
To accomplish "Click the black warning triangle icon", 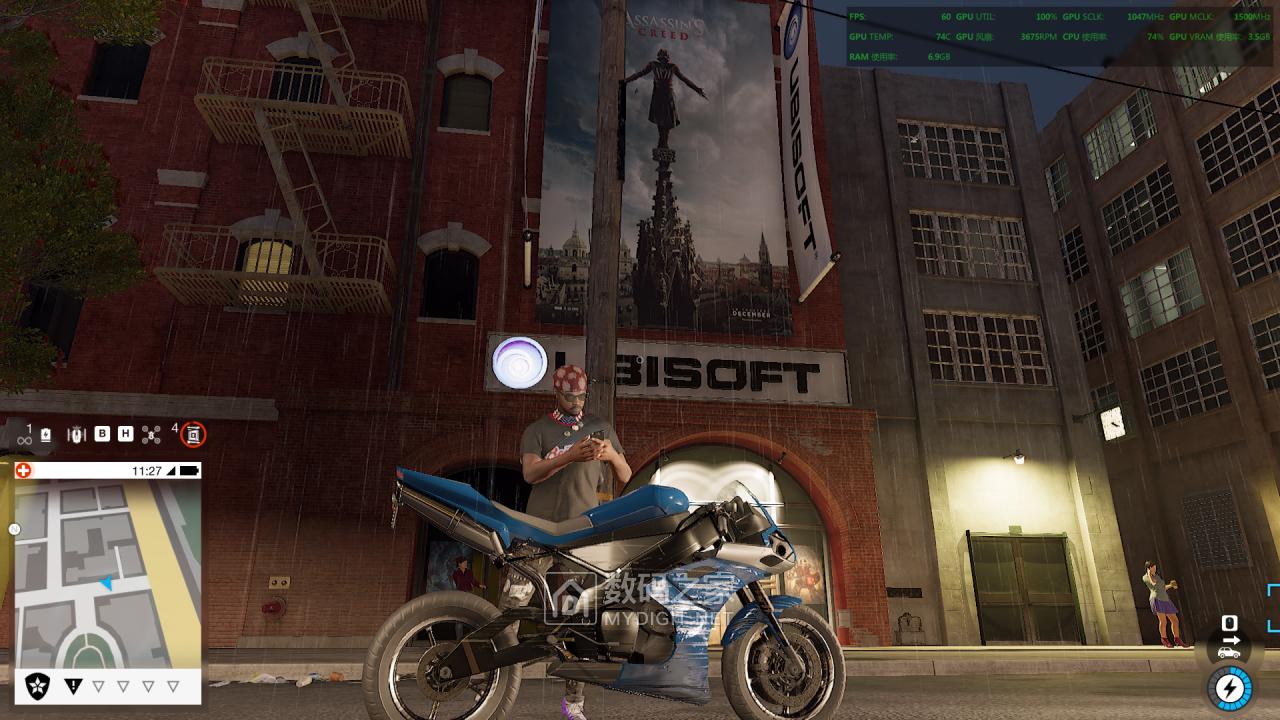I will (73, 686).
